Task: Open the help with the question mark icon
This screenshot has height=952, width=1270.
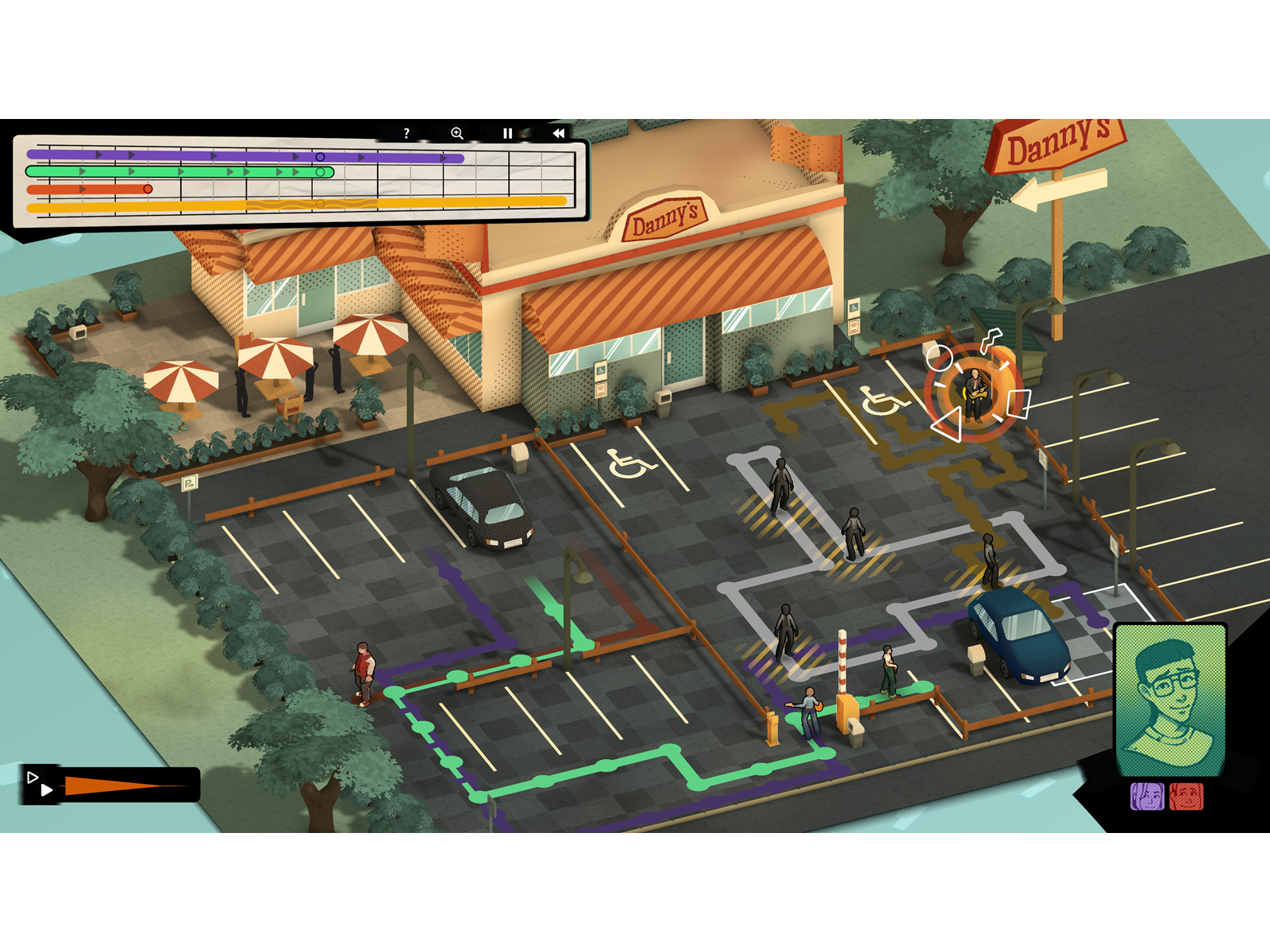Action: click(406, 132)
